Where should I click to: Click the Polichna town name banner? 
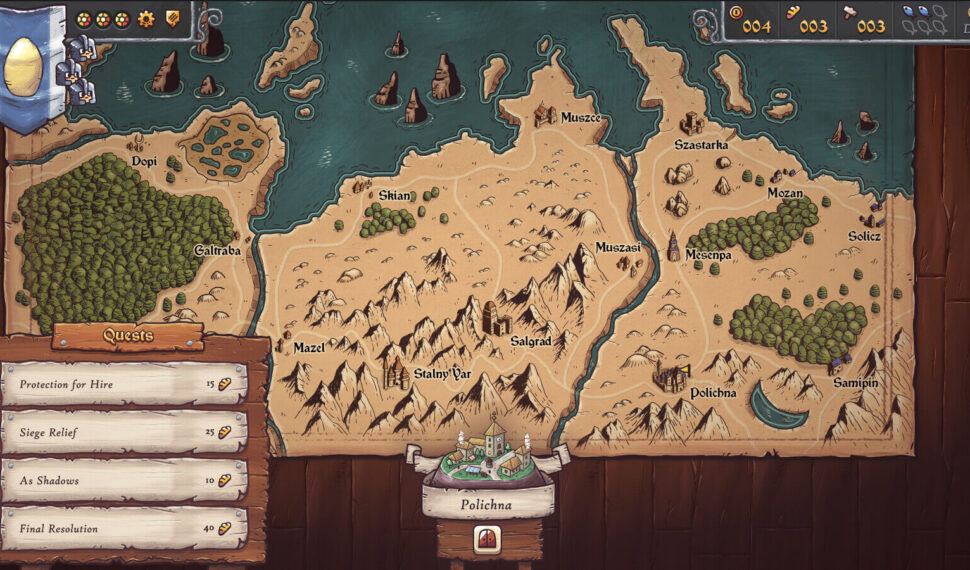point(488,505)
